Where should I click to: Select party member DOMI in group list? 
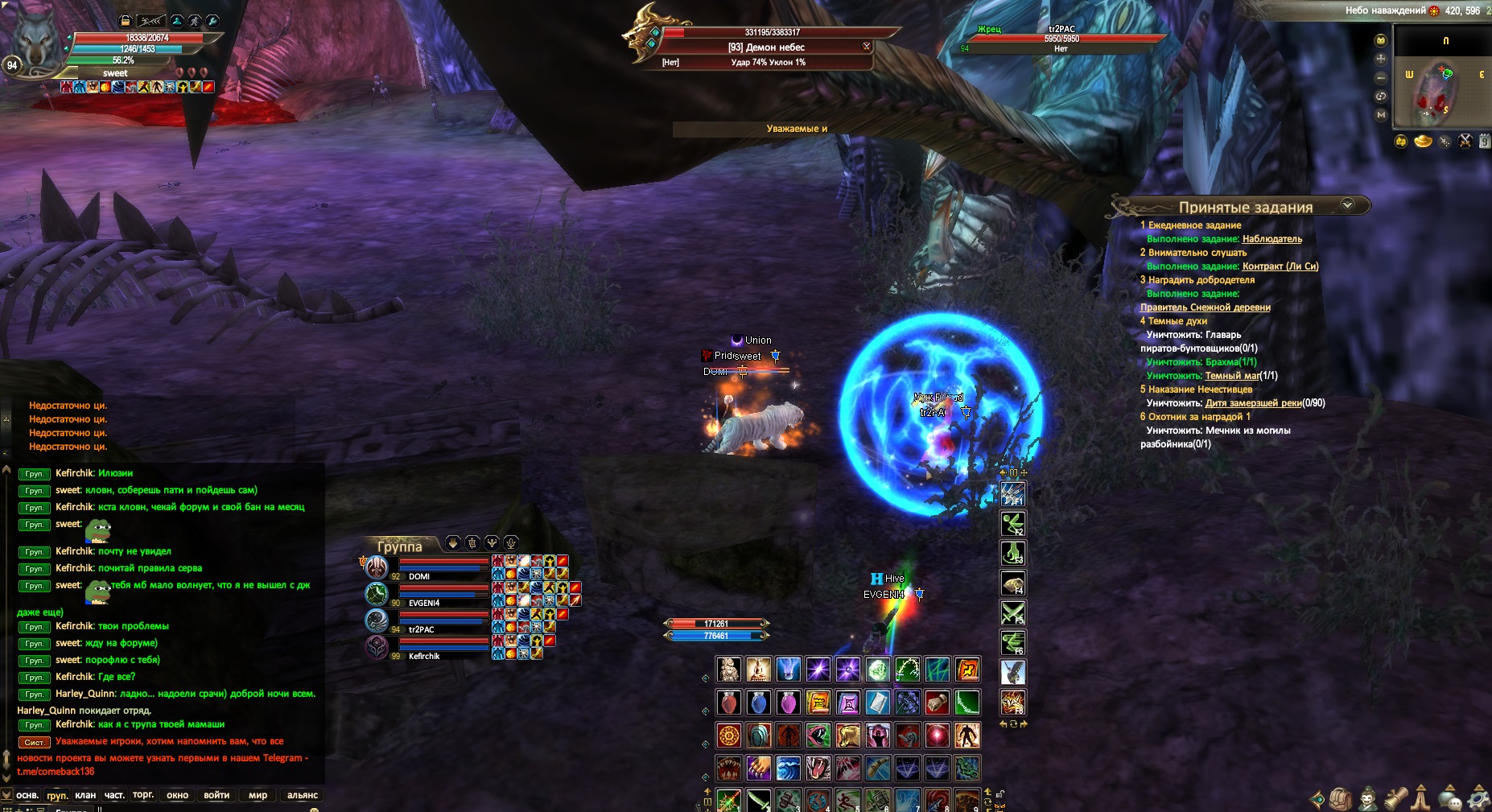pyautogui.click(x=419, y=576)
